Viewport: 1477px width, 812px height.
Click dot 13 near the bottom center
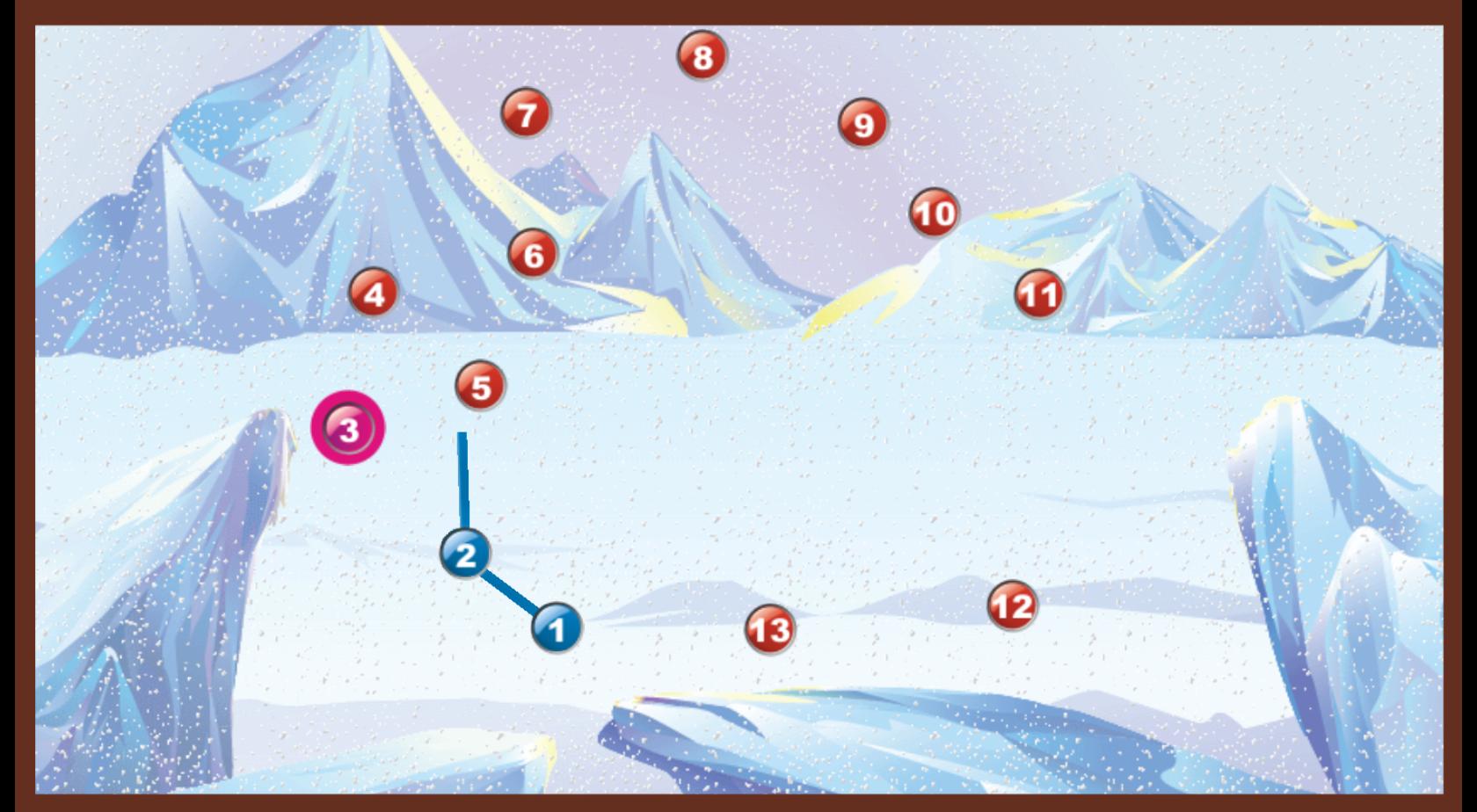(x=769, y=629)
